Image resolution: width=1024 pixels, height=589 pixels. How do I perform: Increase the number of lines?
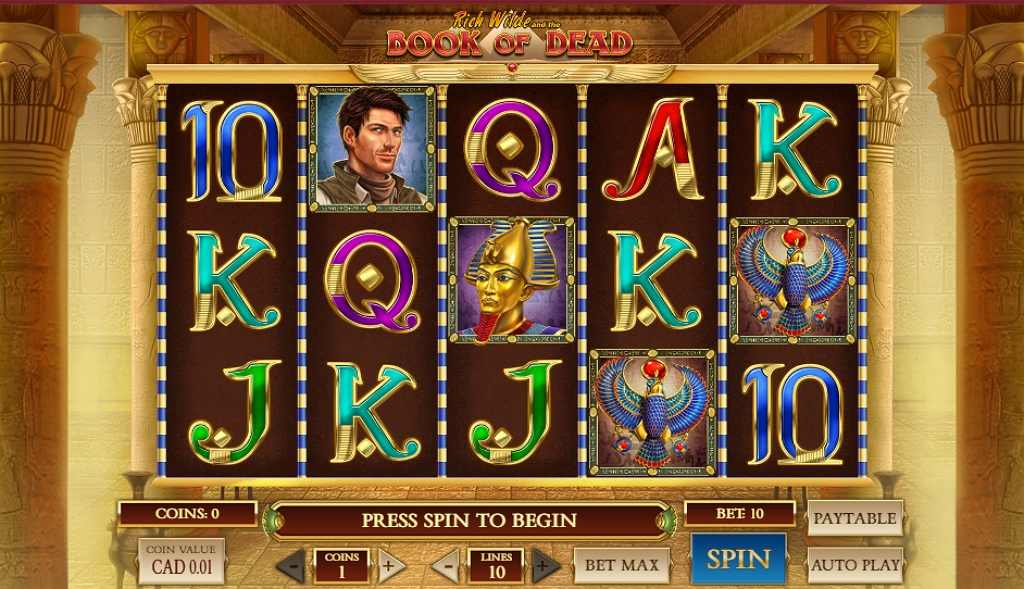545,566
